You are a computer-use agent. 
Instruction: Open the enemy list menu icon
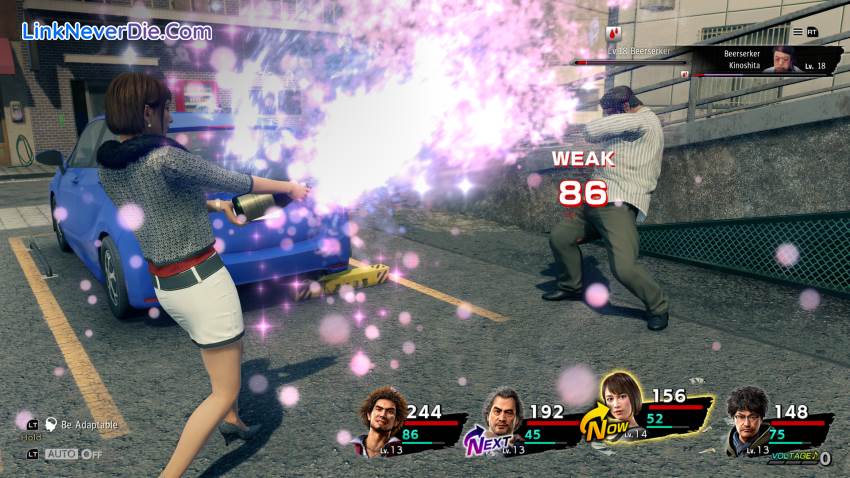[x=797, y=31]
